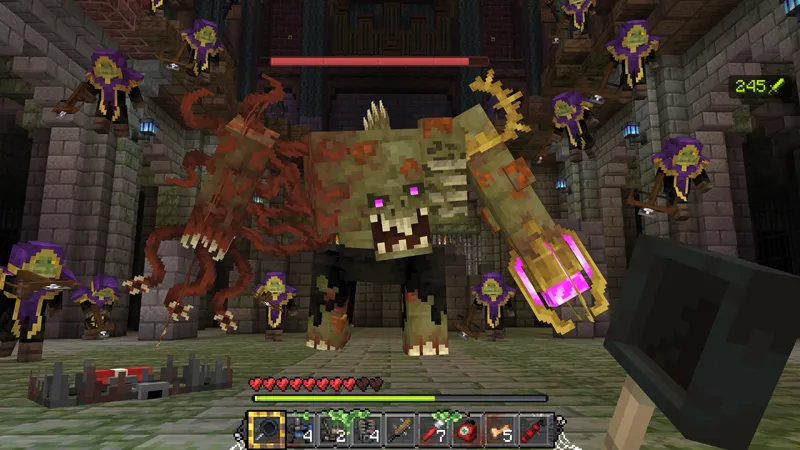Select the bone stack of five
Image resolution: width=800 pixels, height=450 pixels.
point(499,431)
